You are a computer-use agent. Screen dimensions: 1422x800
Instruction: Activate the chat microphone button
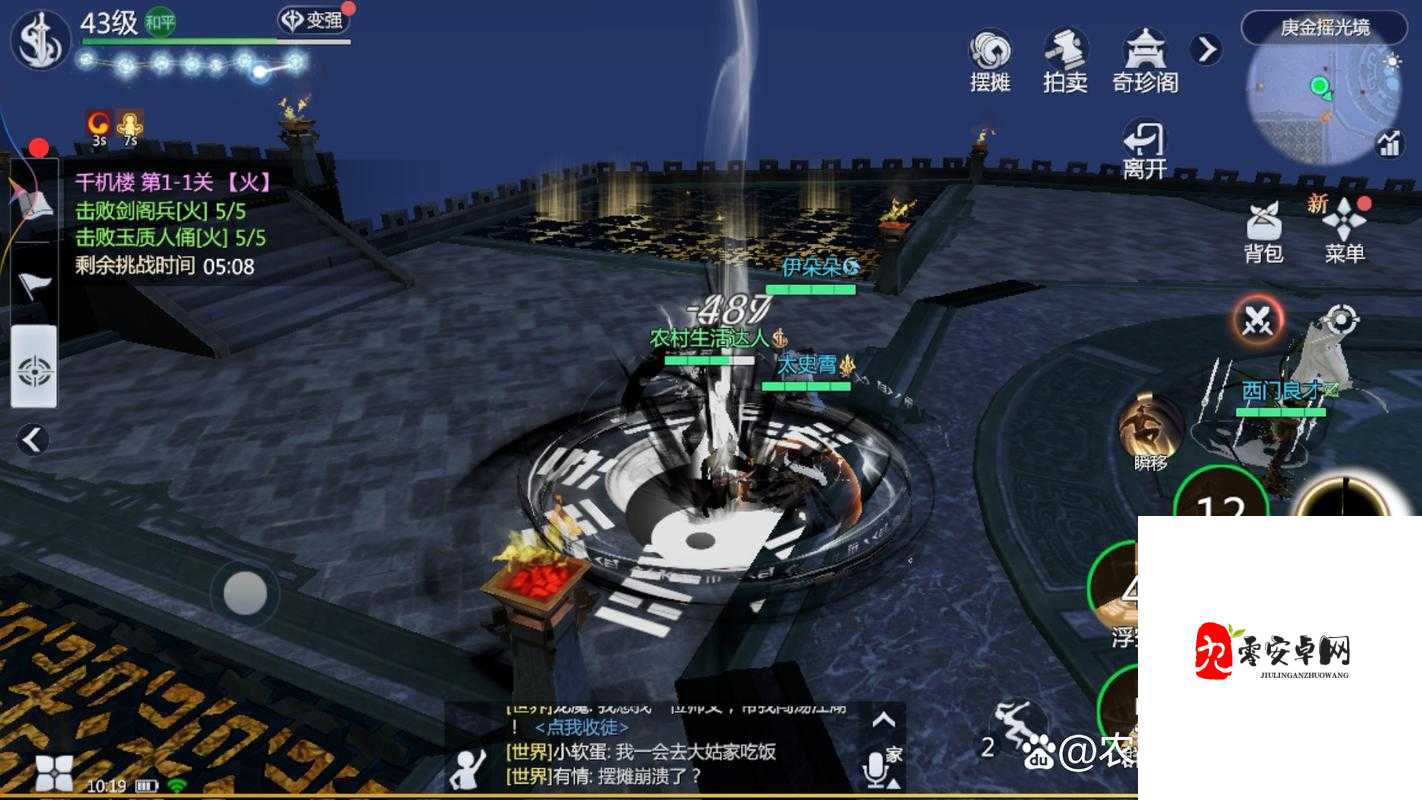pyautogui.click(x=876, y=768)
